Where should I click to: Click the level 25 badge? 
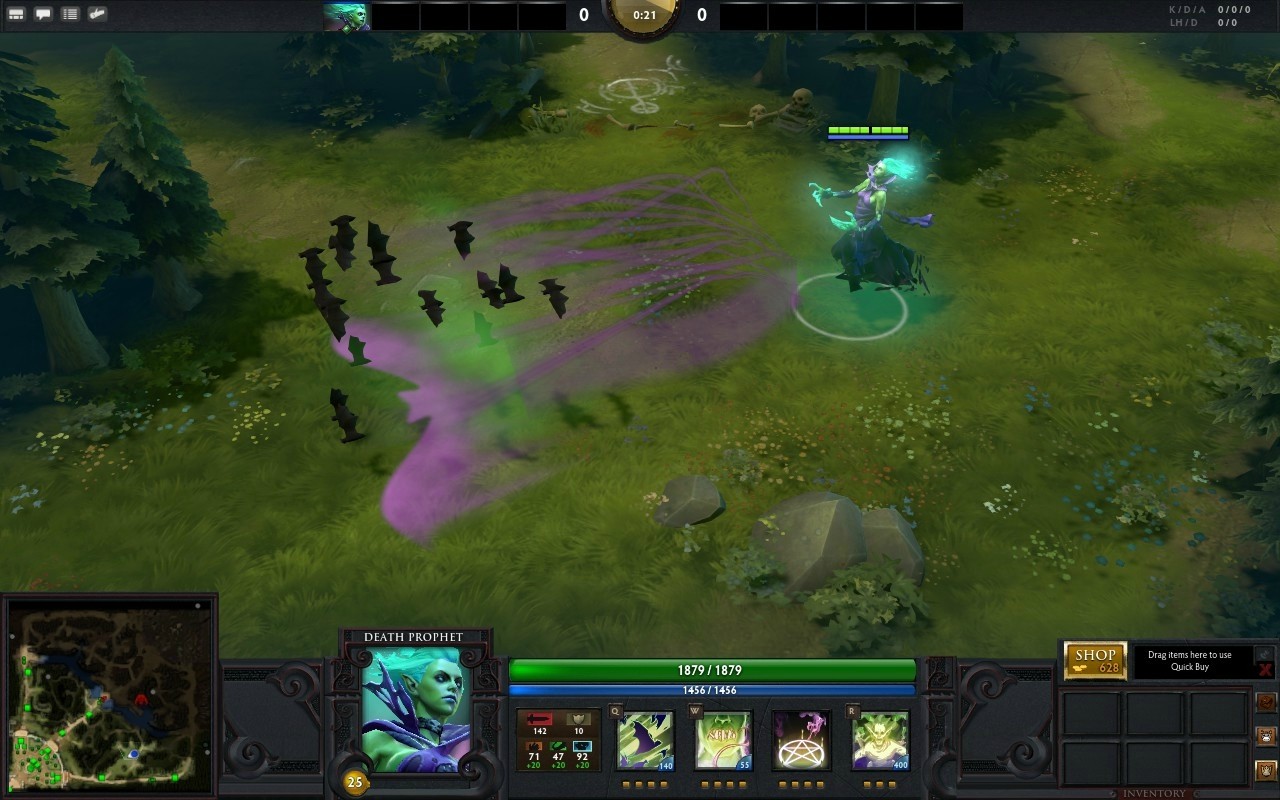354,782
